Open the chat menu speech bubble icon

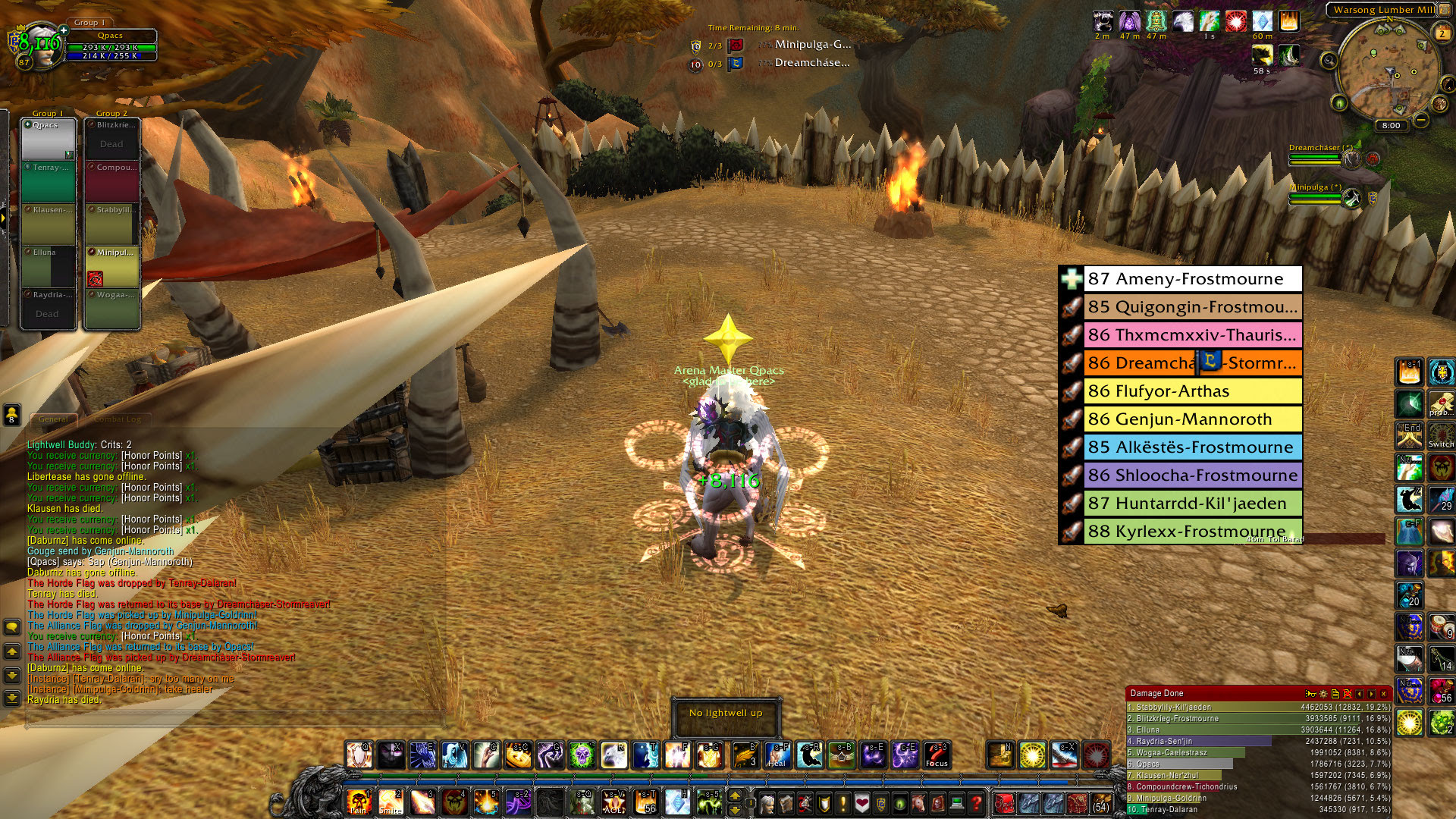(13, 626)
